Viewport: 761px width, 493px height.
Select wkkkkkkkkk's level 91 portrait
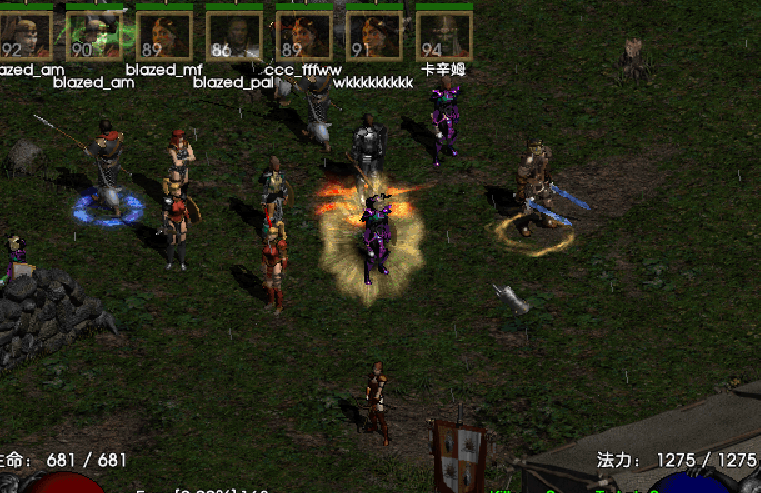tap(374, 35)
